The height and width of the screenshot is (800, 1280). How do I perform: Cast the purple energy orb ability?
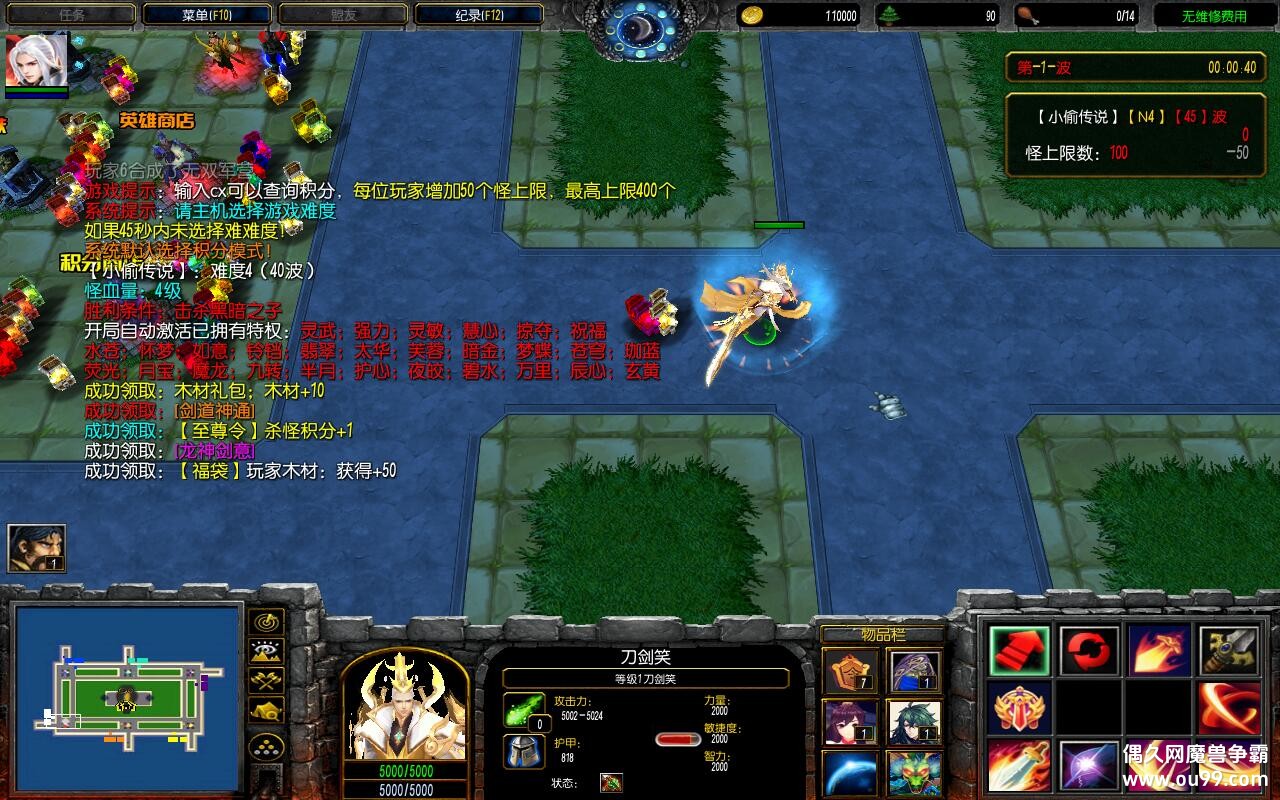pyautogui.click(x=1090, y=765)
